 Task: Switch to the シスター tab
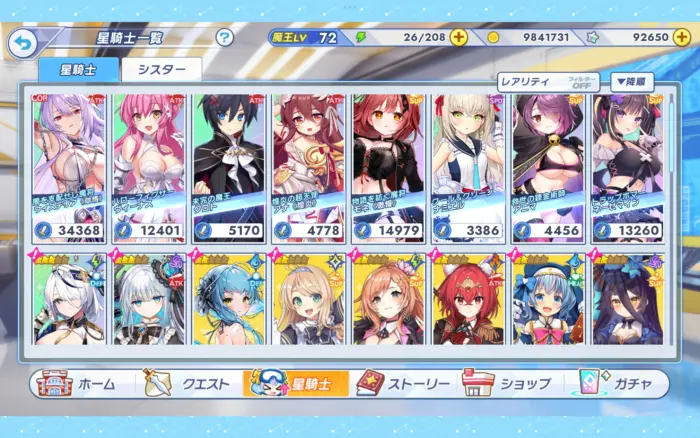pyautogui.click(x=161, y=69)
